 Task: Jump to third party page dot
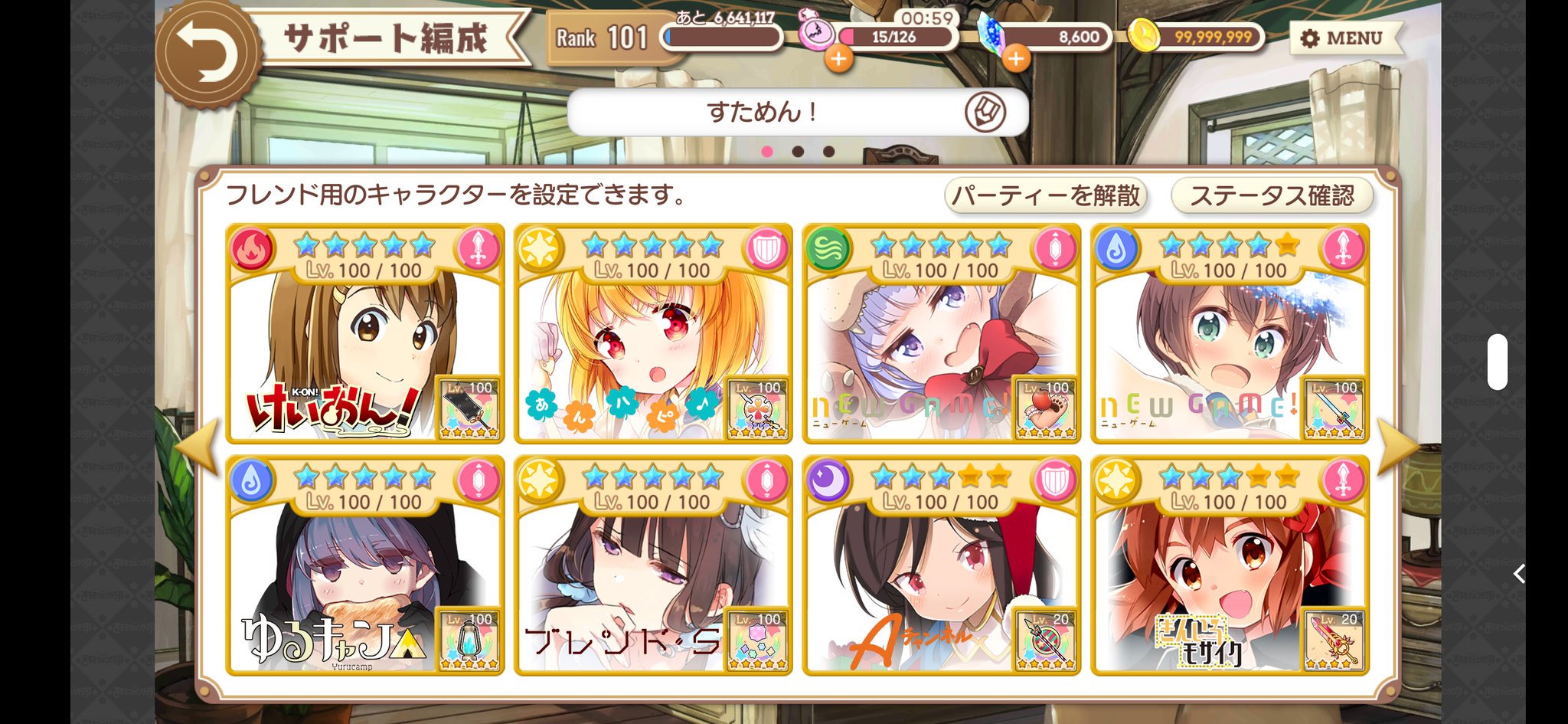[x=828, y=152]
